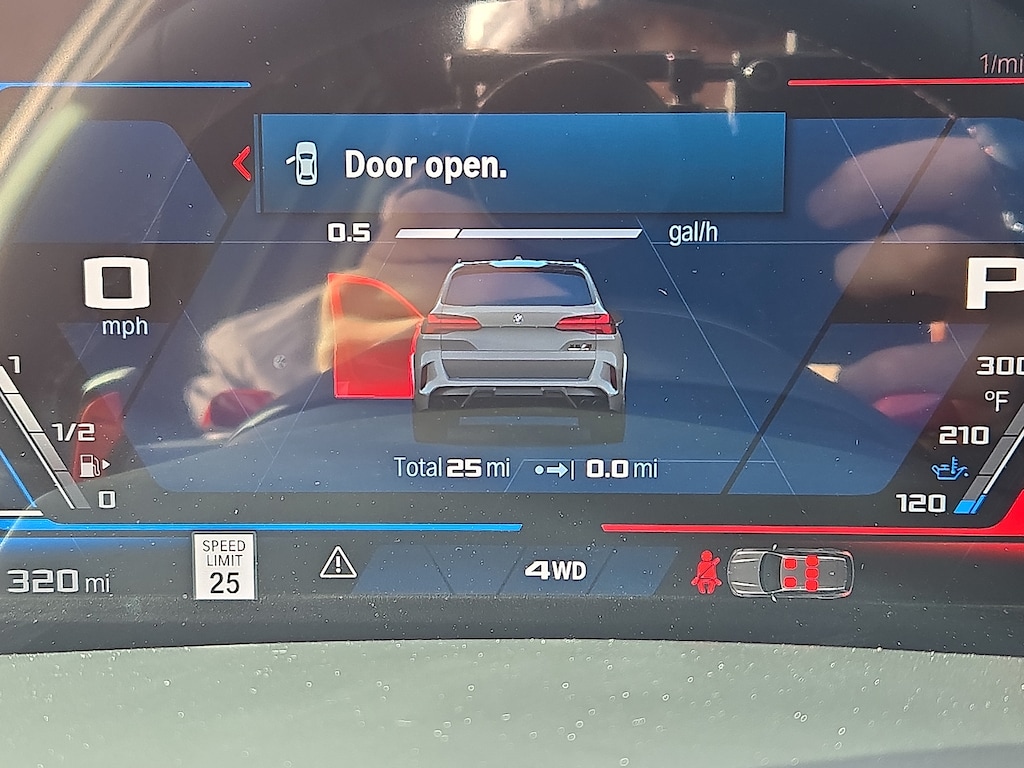This screenshot has width=1024, height=768.
Task: Click the 4WD indicator
Action: coord(556,571)
